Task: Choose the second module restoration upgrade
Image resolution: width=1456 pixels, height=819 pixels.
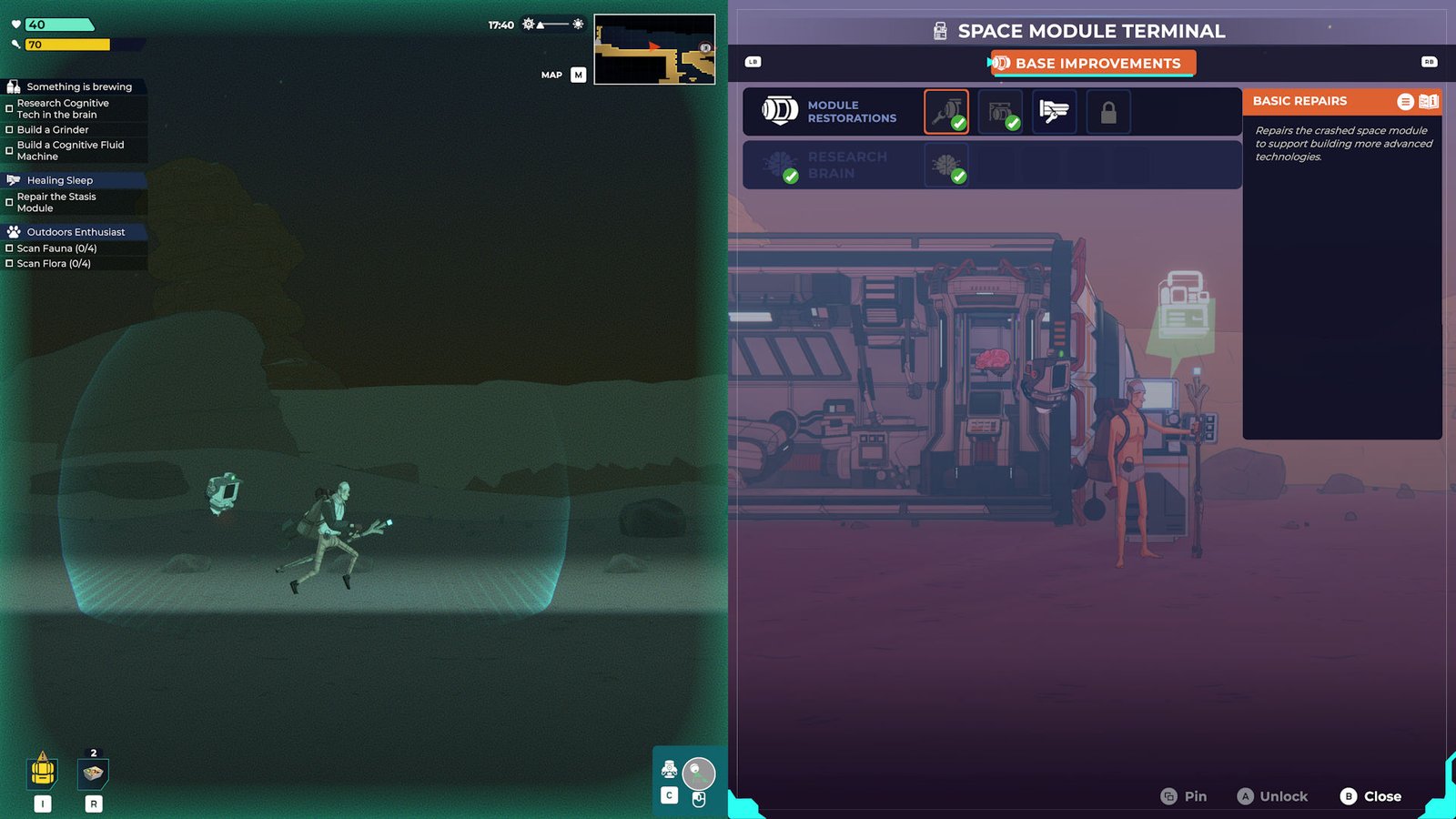Action: point(1000,112)
